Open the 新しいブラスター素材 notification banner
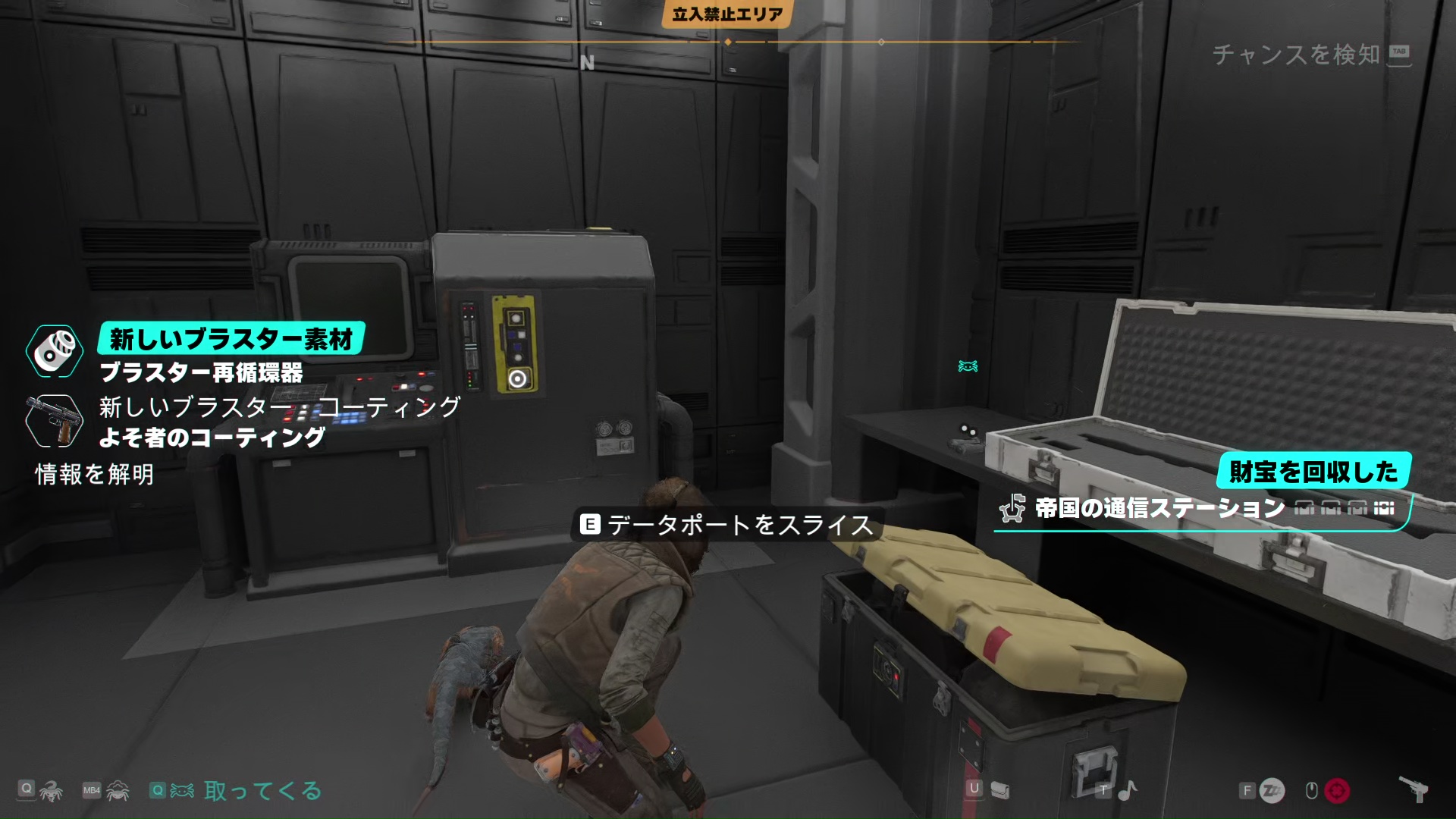Image resolution: width=1456 pixels, height=819 pixels. click(231, 338)
